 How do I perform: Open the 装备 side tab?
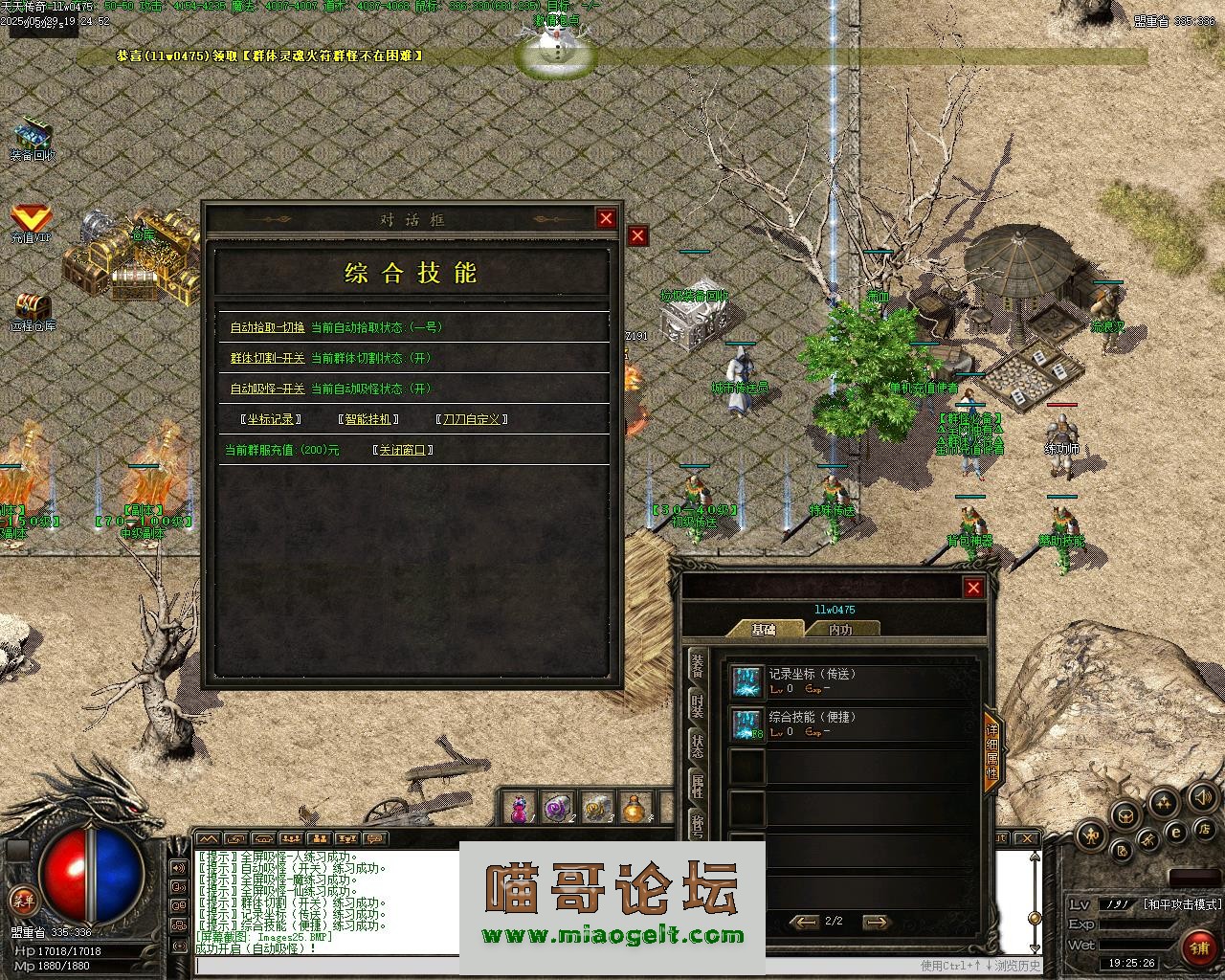698,666
